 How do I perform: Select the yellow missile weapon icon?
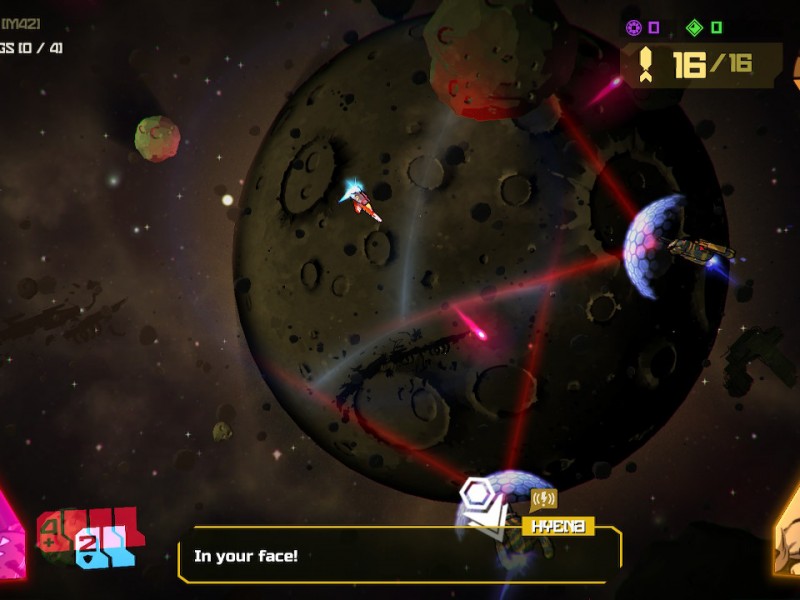pyautogui.click(x=646, y=65)
